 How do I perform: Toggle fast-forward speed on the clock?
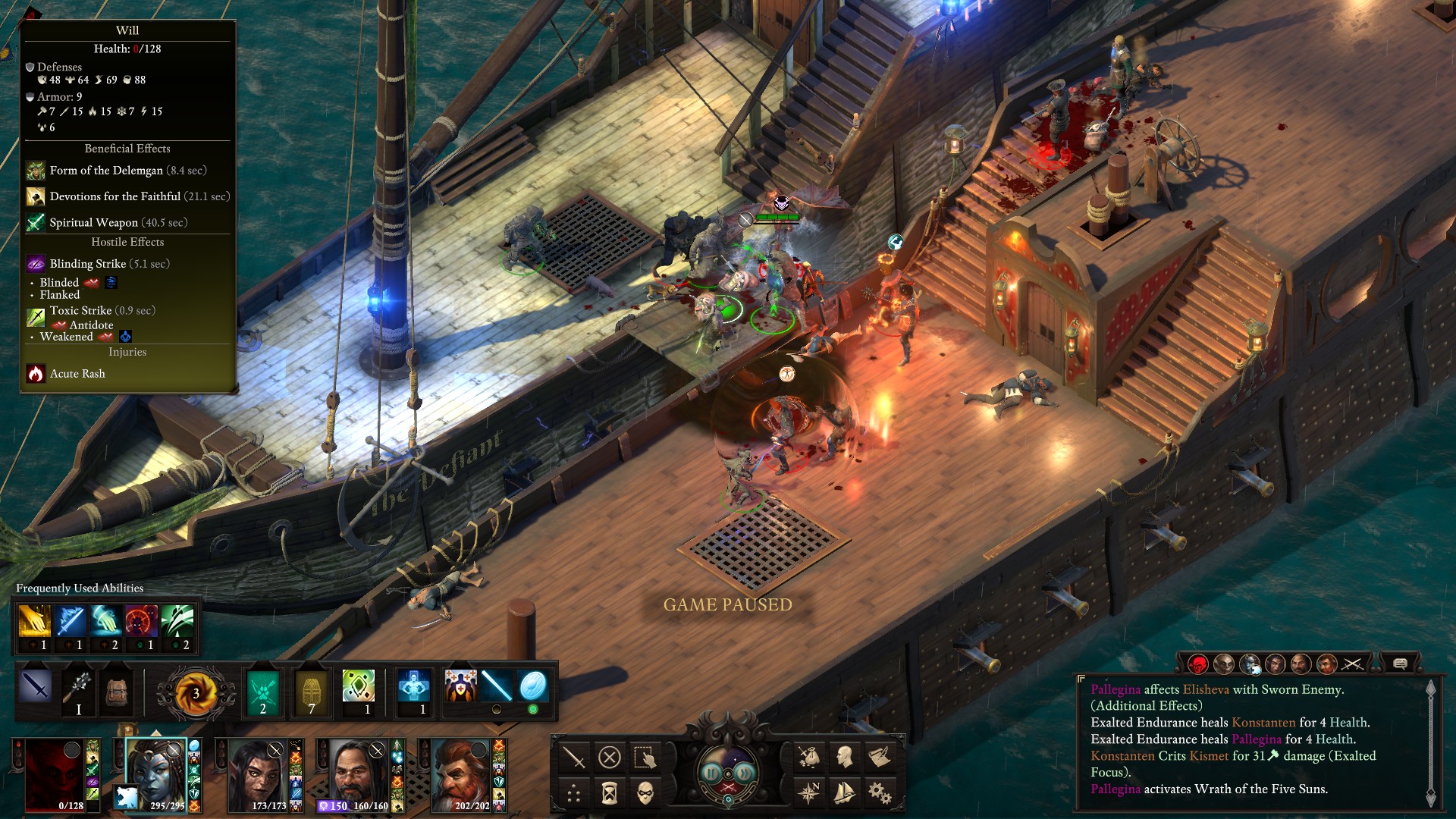coord(744,773)
